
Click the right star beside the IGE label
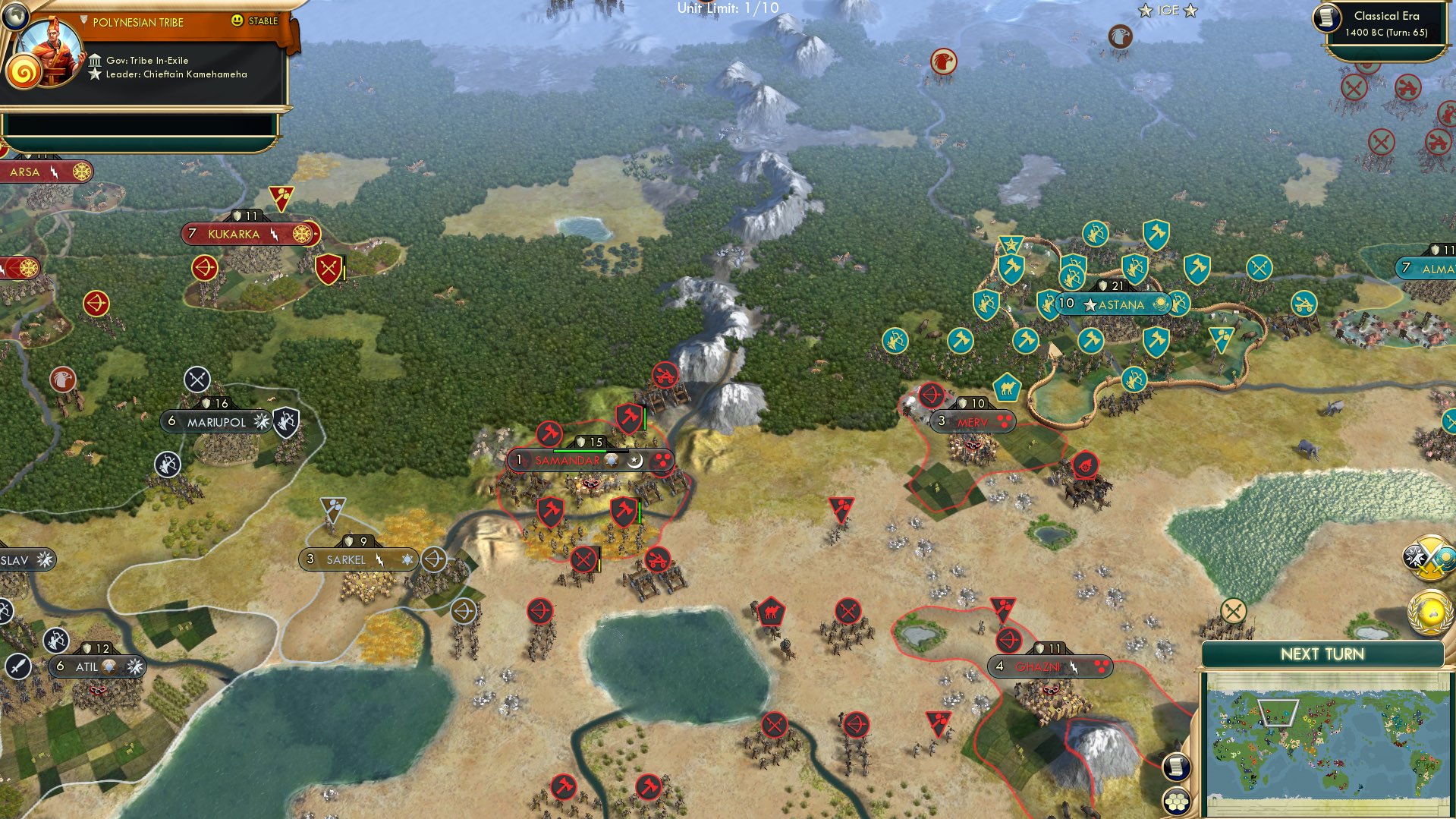[1189, 11]
